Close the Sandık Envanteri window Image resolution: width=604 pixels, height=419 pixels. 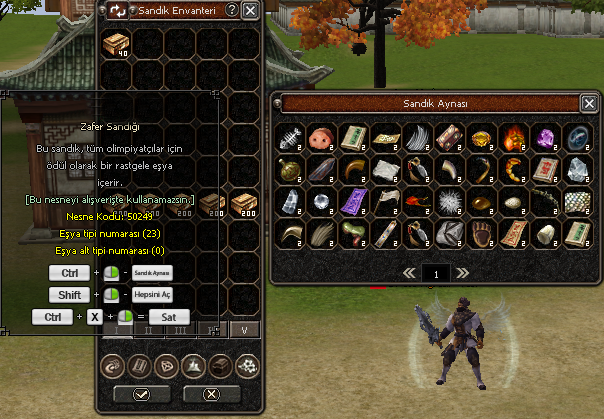click(250, 10)
